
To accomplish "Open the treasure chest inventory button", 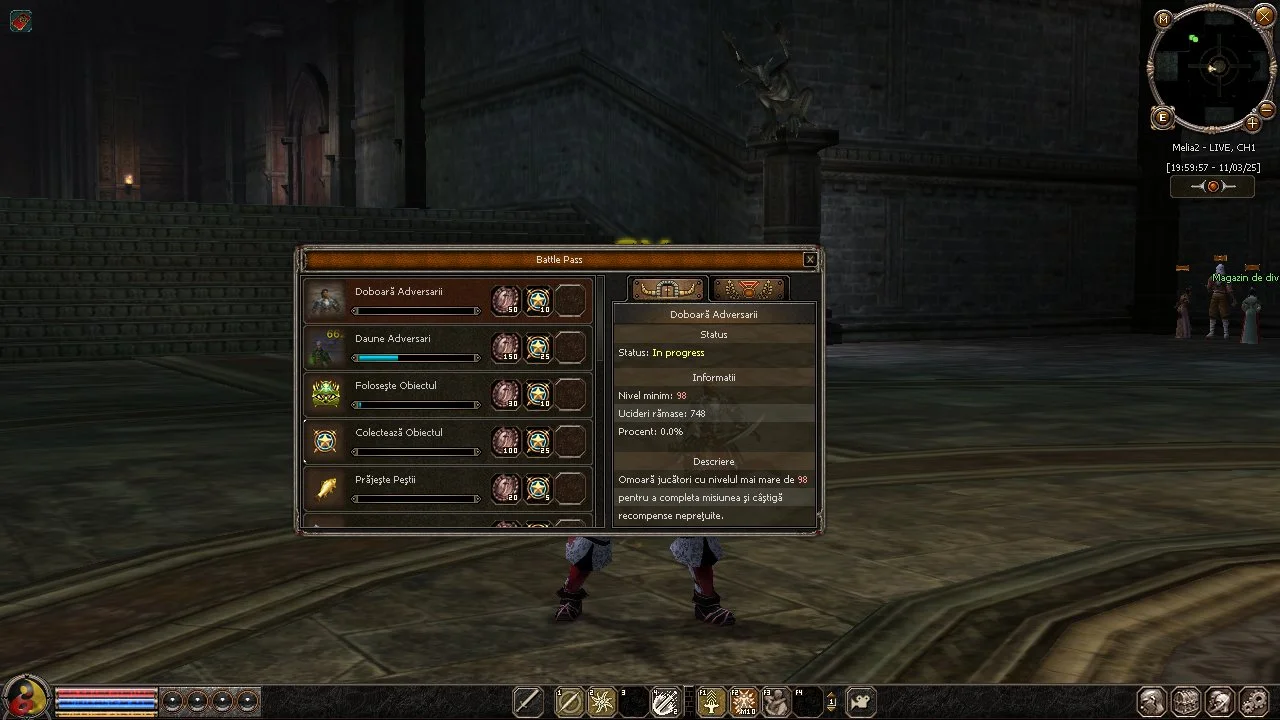I will pos(1185,701).
